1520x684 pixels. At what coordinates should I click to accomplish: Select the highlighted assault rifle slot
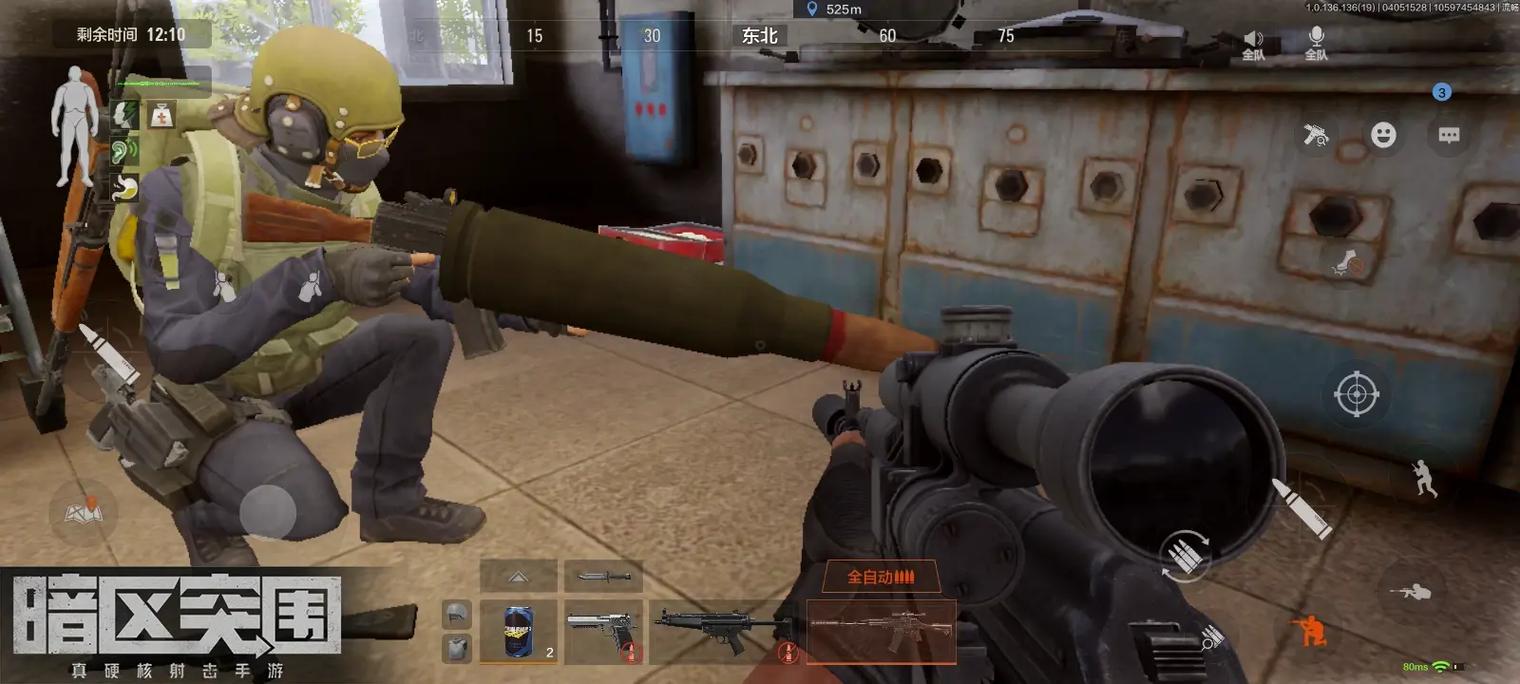(x=880, y=631)
